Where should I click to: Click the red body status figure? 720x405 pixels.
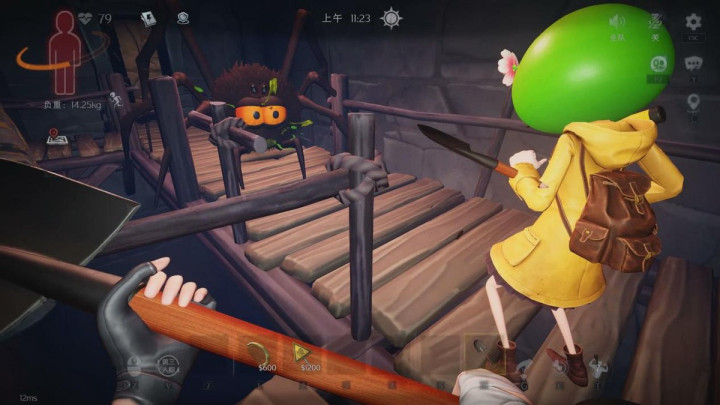(x=65, y=52)
